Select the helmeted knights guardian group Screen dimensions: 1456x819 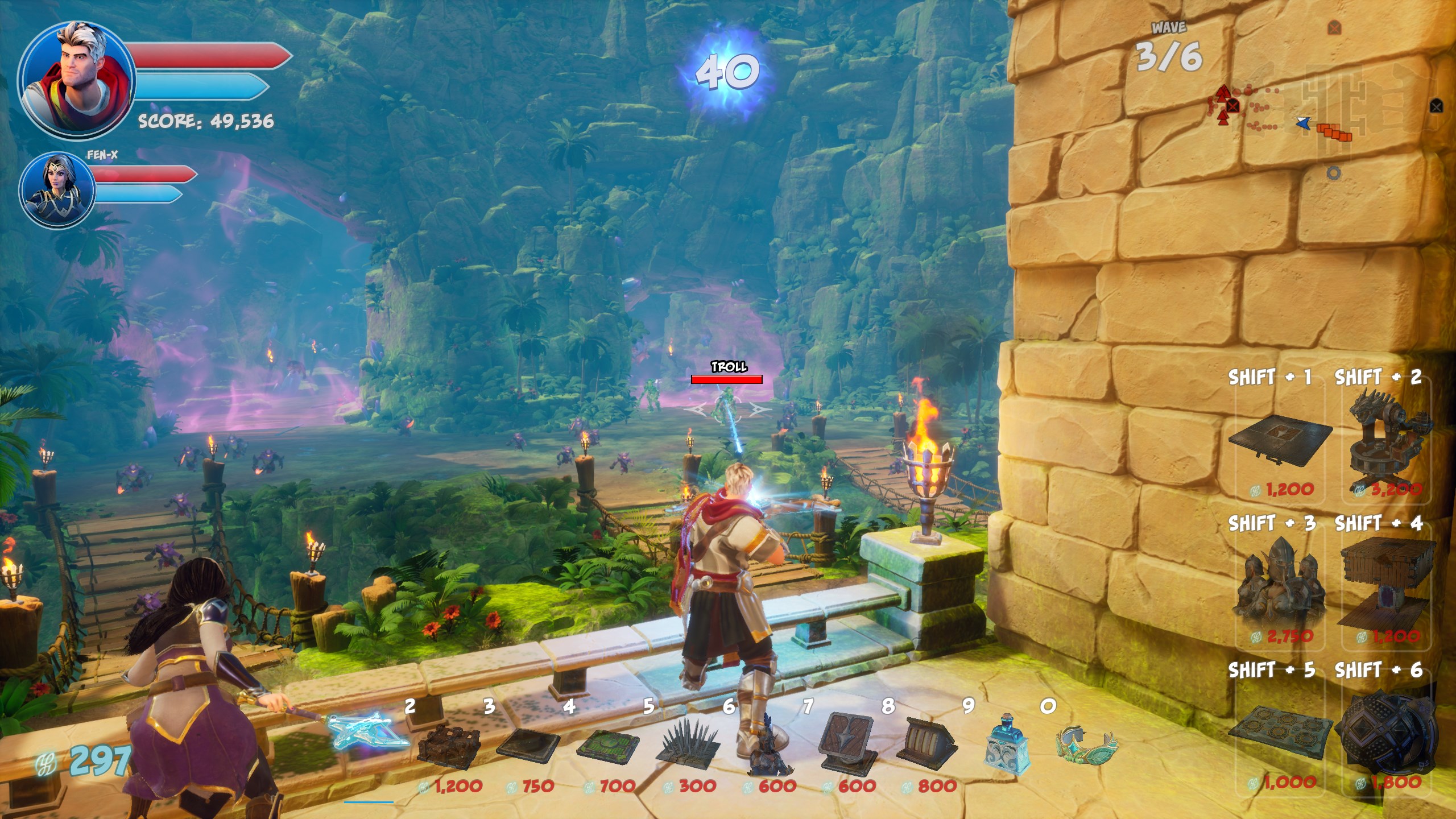tap(1279, 586)
